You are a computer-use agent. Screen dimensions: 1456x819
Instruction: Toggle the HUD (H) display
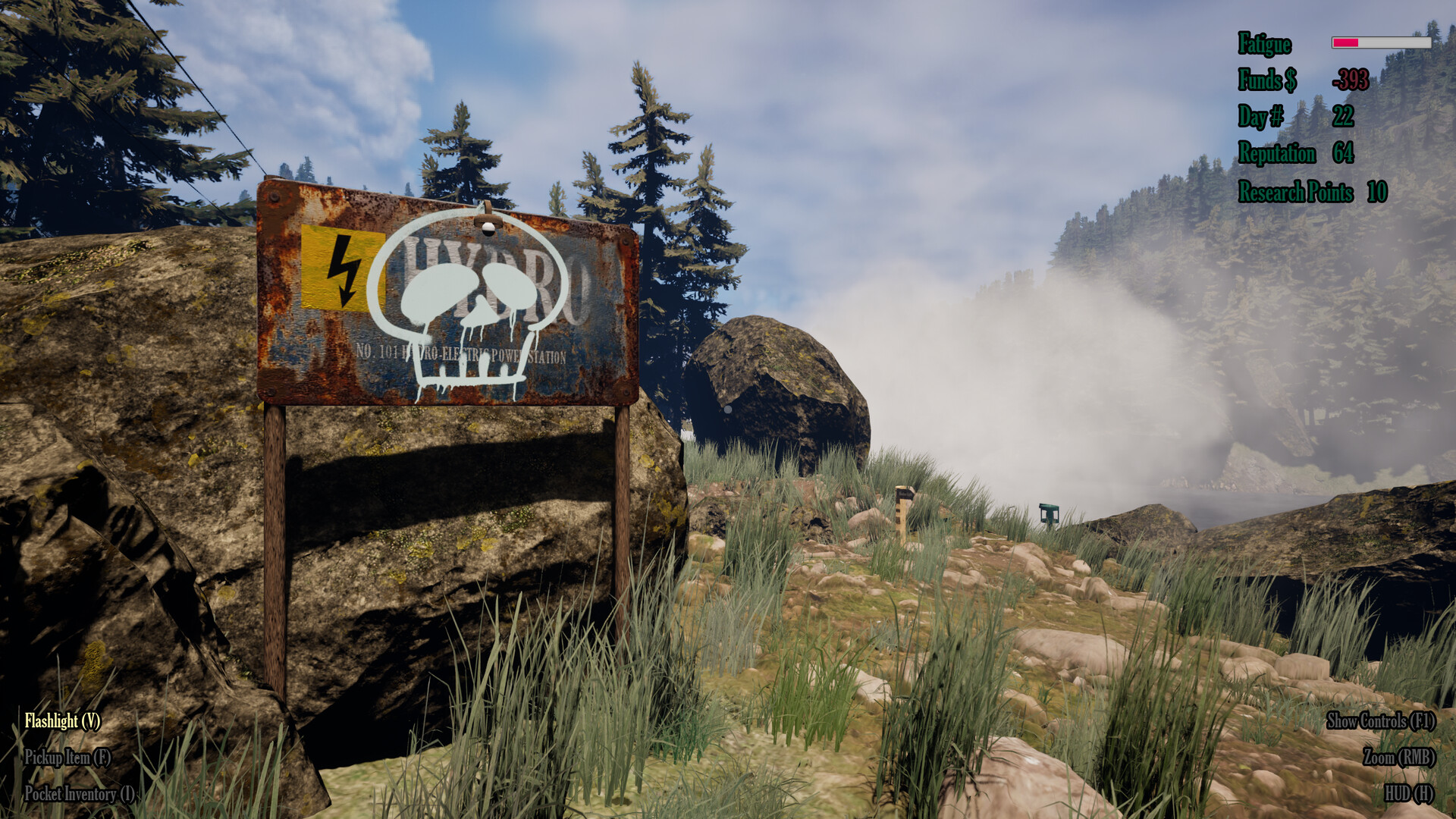[x=1408, y=792]
